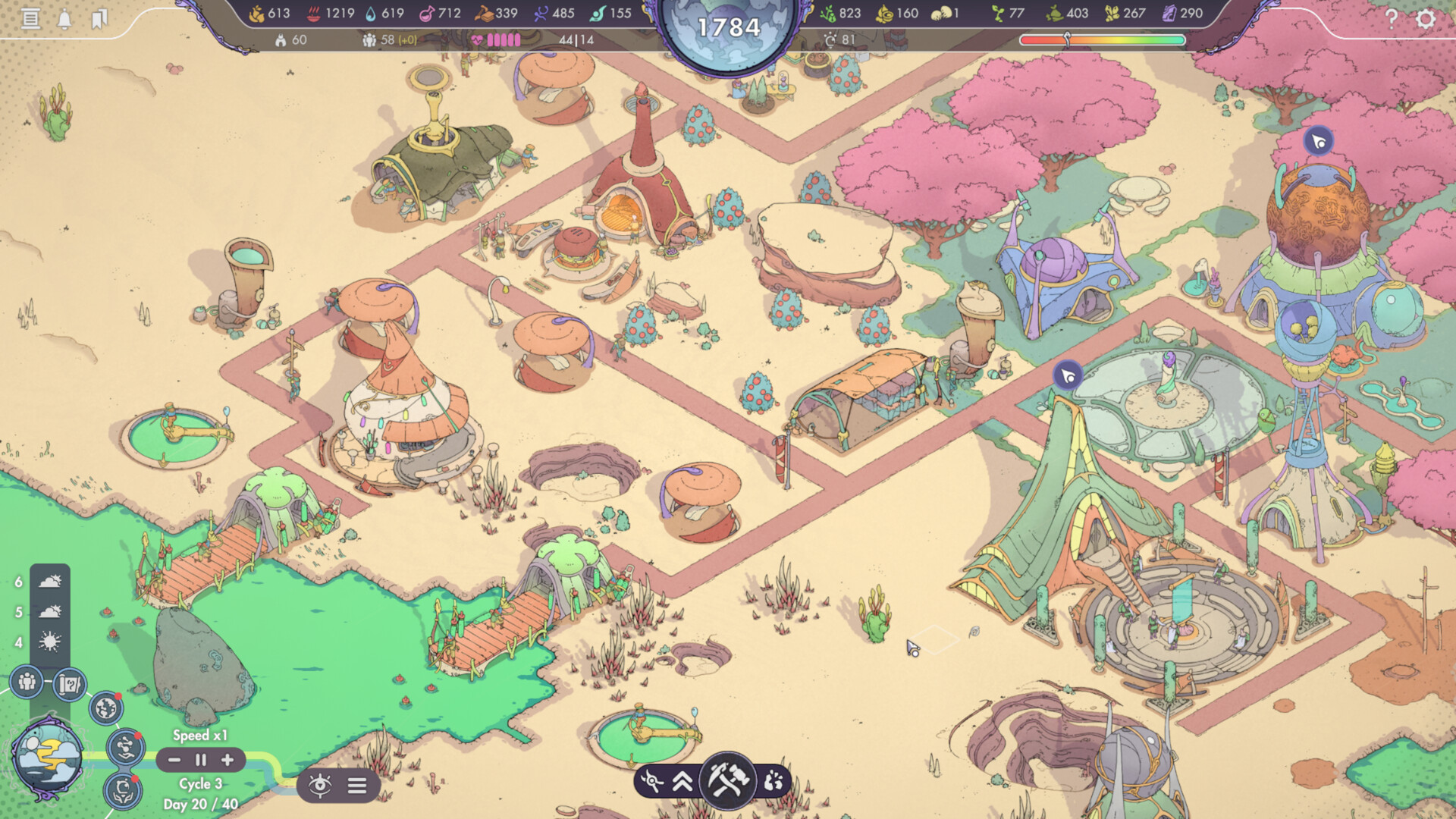Toggle the eye overlay button near the speed controls

[x=321, y=787]
